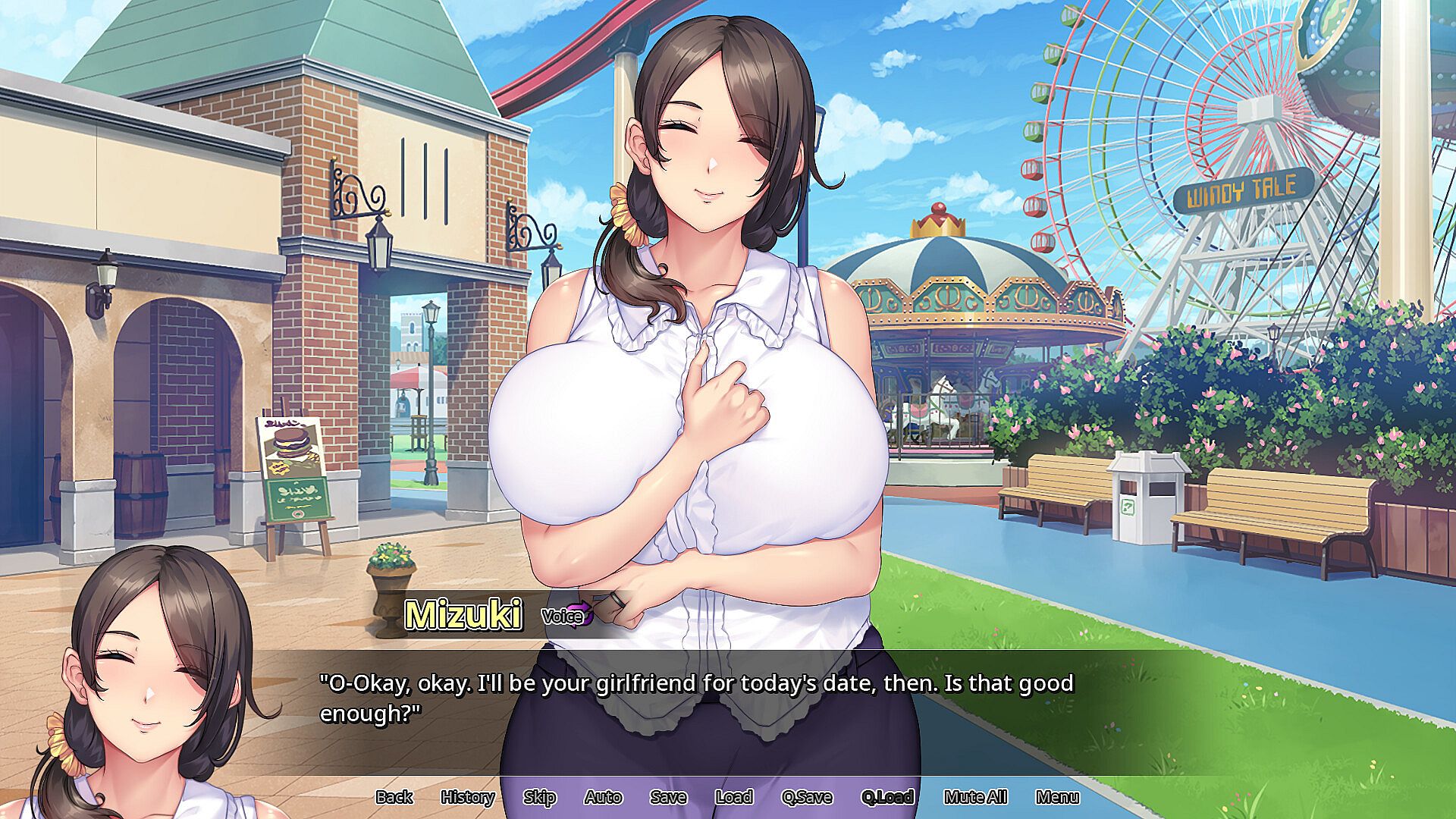The image size is (1456, 819).
Task: Toggle Mute All audio
Action: (x=975, y=797)
